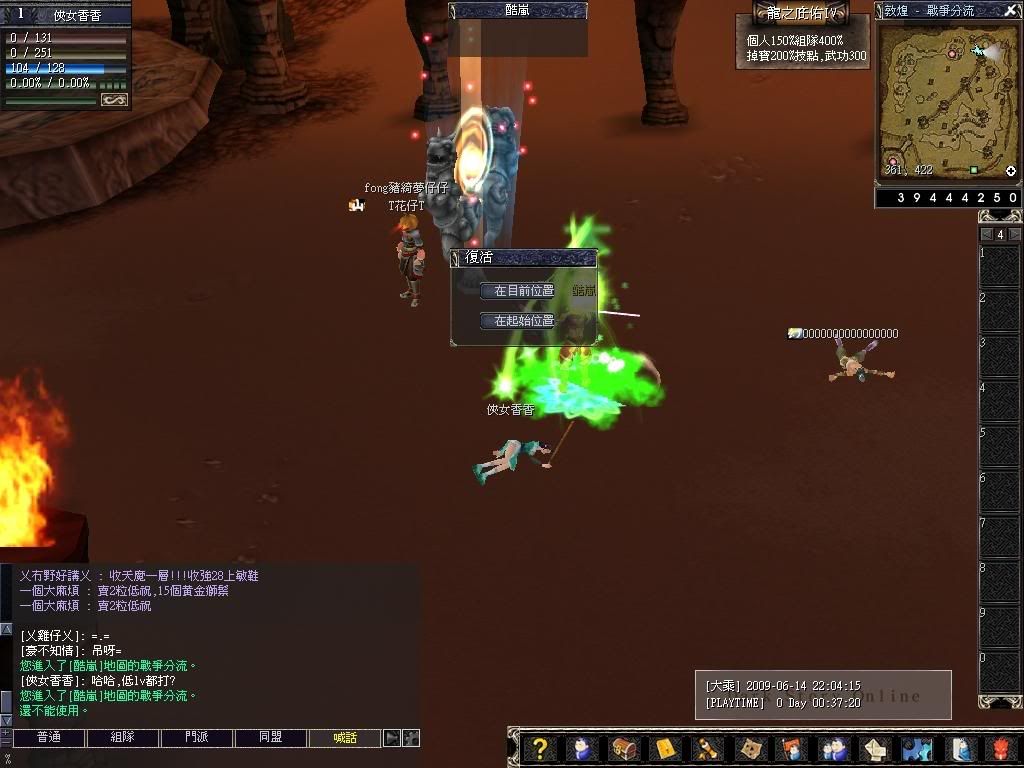Image resolution: width=1024 pixels, height=768 pixels.
Task: Select the 門派 clan chat channel
Action: [196, 738]
